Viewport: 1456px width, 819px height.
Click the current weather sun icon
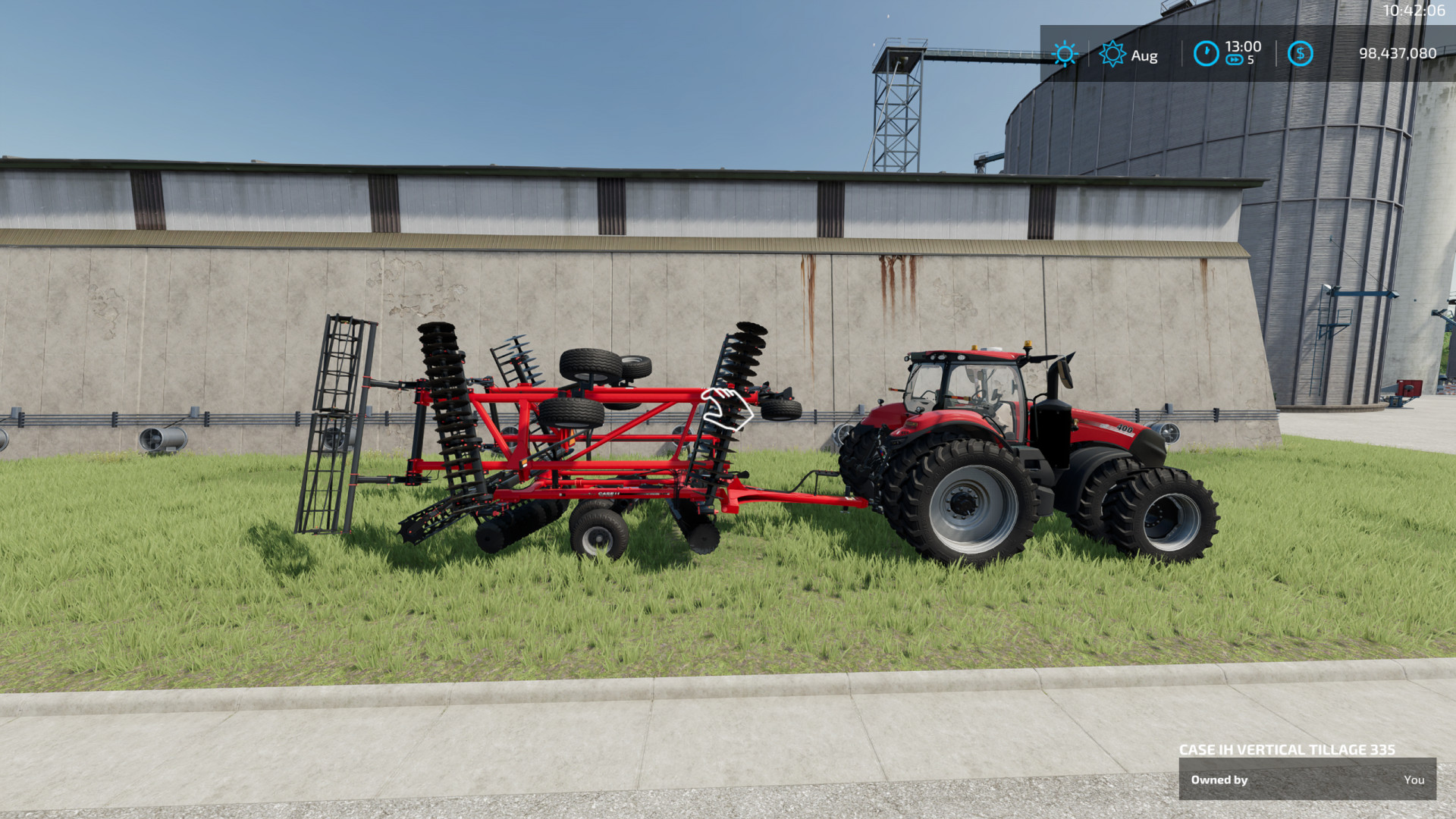(x=1065, y=55)
